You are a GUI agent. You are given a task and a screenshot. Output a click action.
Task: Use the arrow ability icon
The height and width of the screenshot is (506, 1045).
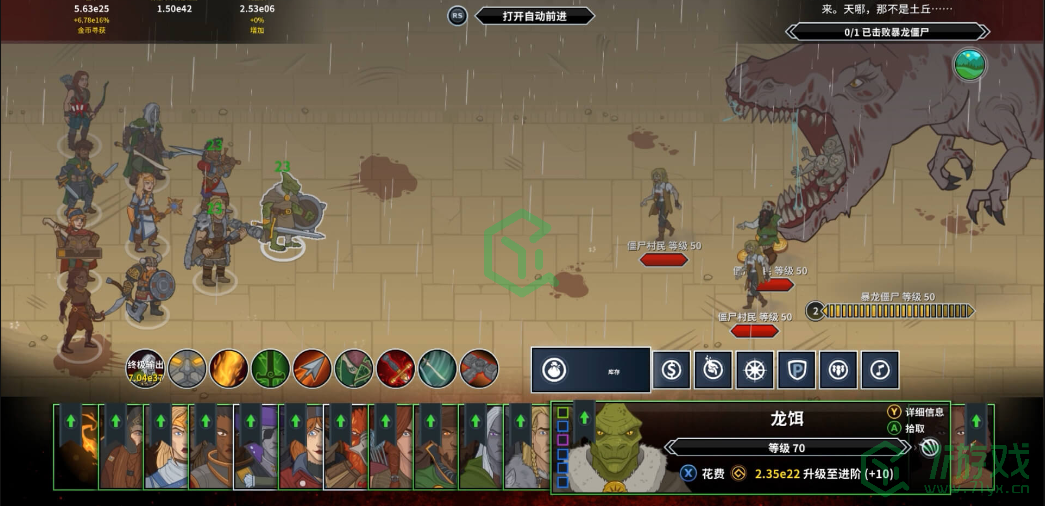[312, 368]
